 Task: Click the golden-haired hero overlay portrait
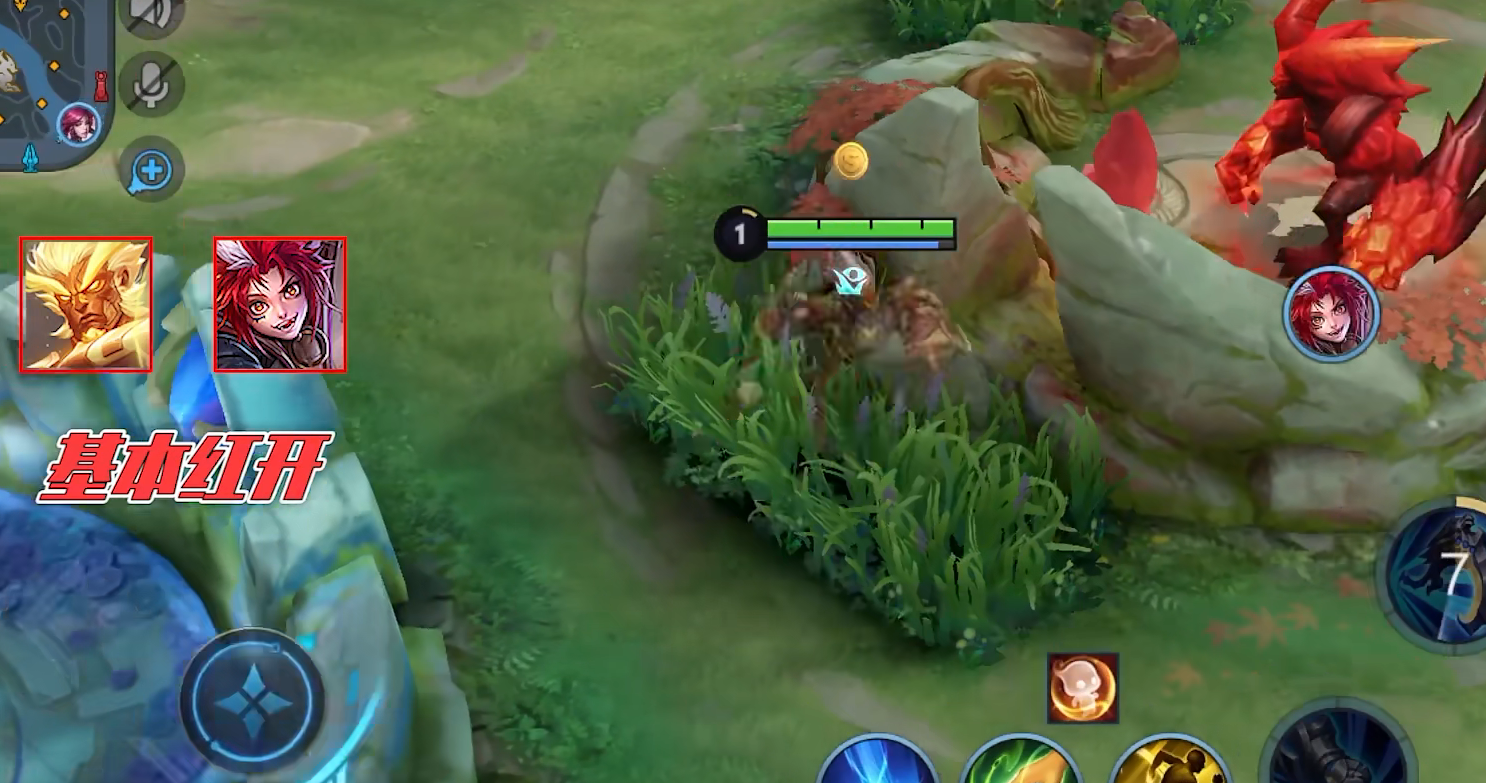tap(87, 305)
